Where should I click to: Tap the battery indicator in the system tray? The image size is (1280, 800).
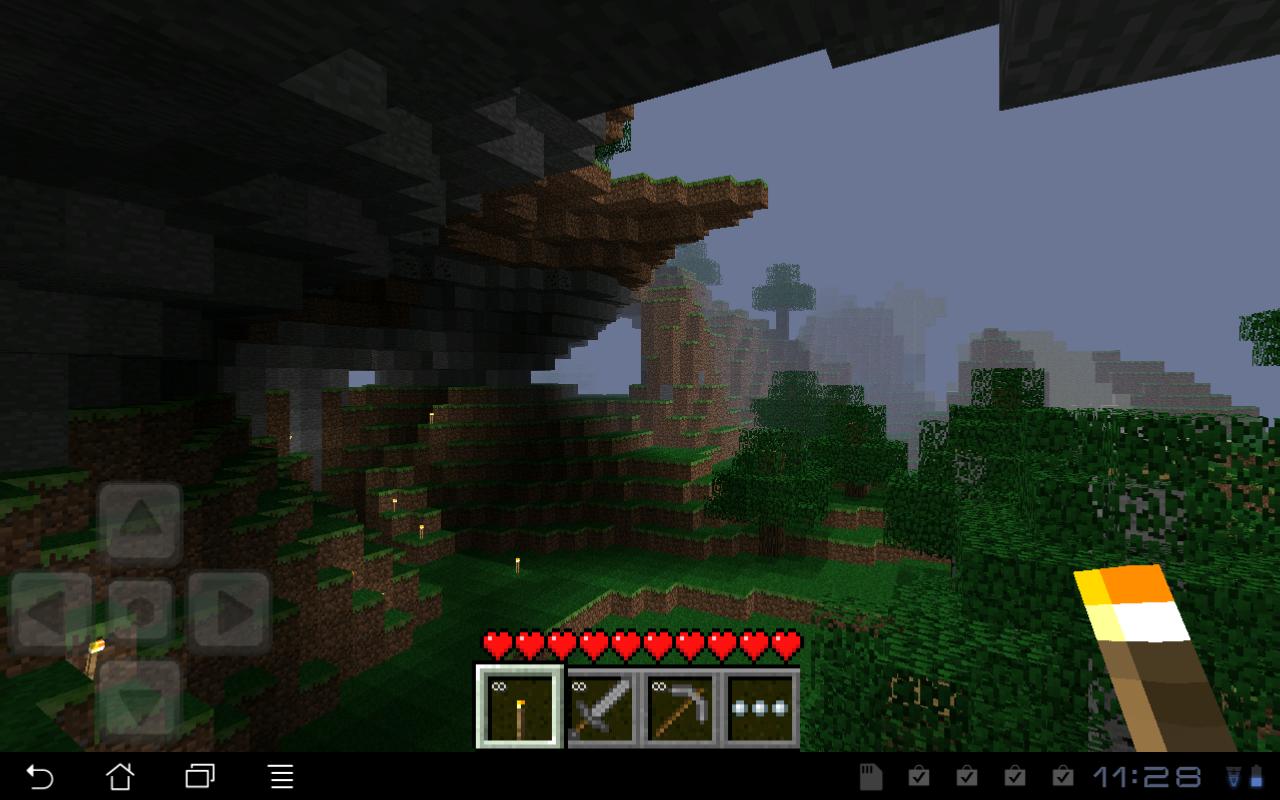pyautogui.click(x=1255, y=775)
